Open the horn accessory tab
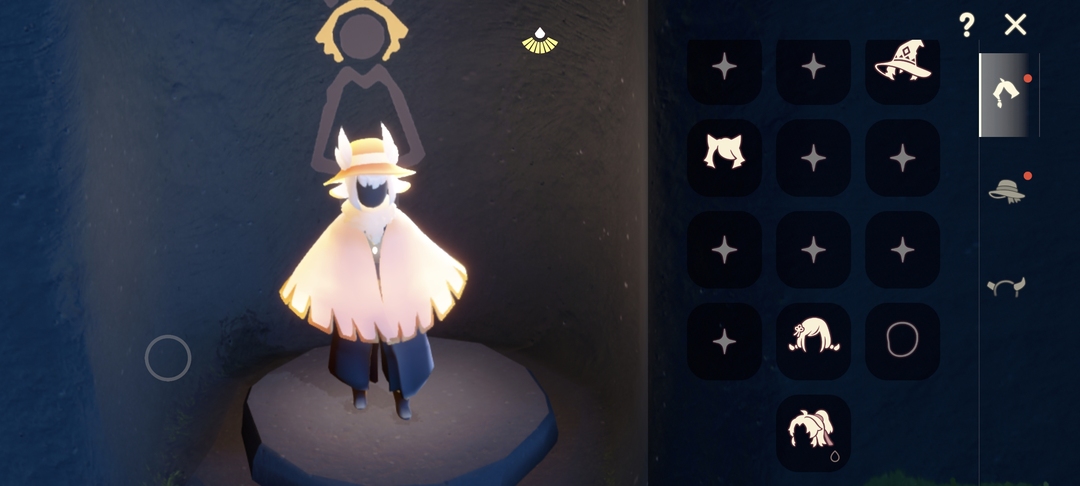The height and width of the screenshot is (486, 1080). pos(1007,287)
